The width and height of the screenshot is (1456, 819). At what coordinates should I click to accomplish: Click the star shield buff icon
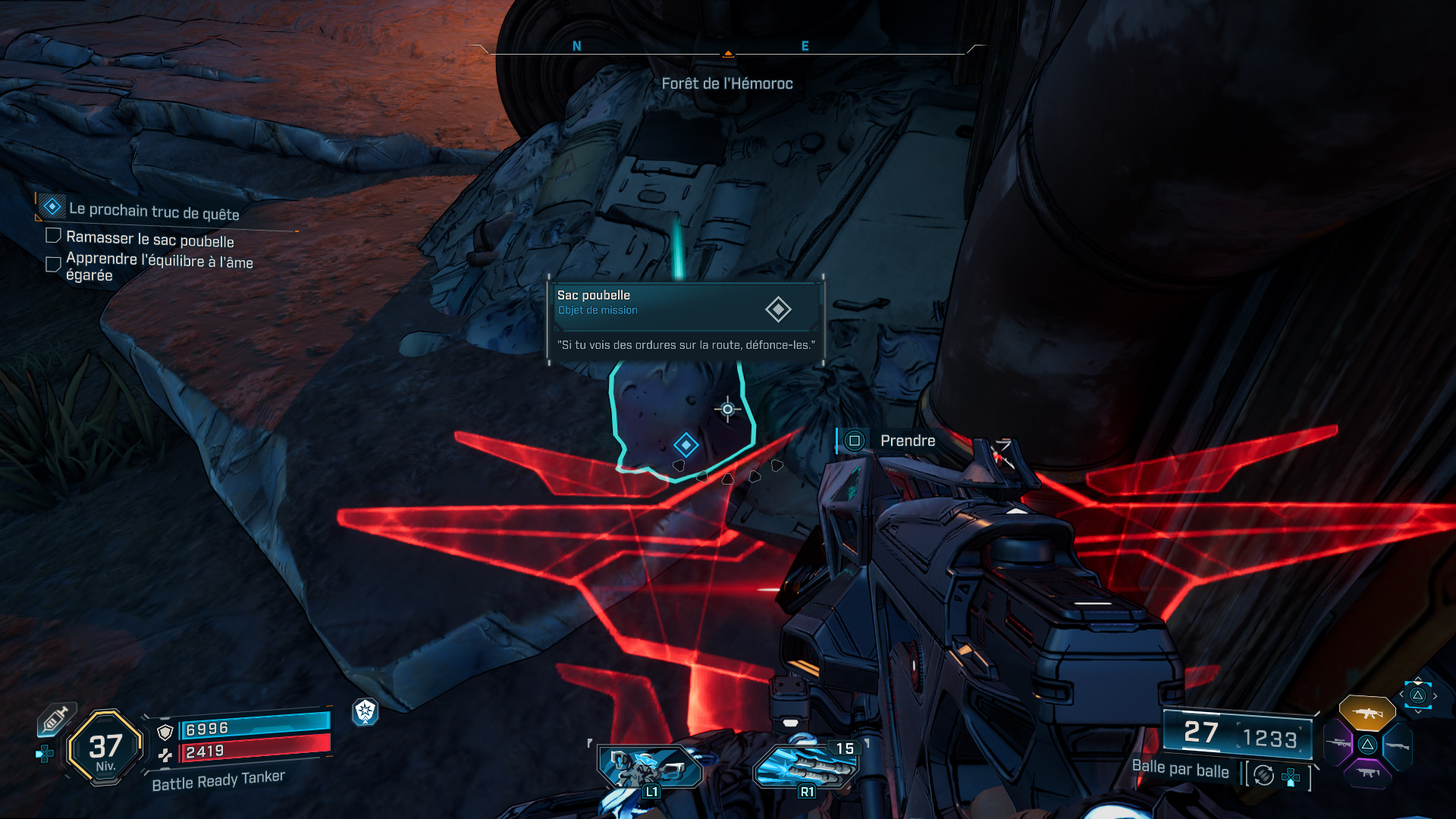[x=366, y=711]
